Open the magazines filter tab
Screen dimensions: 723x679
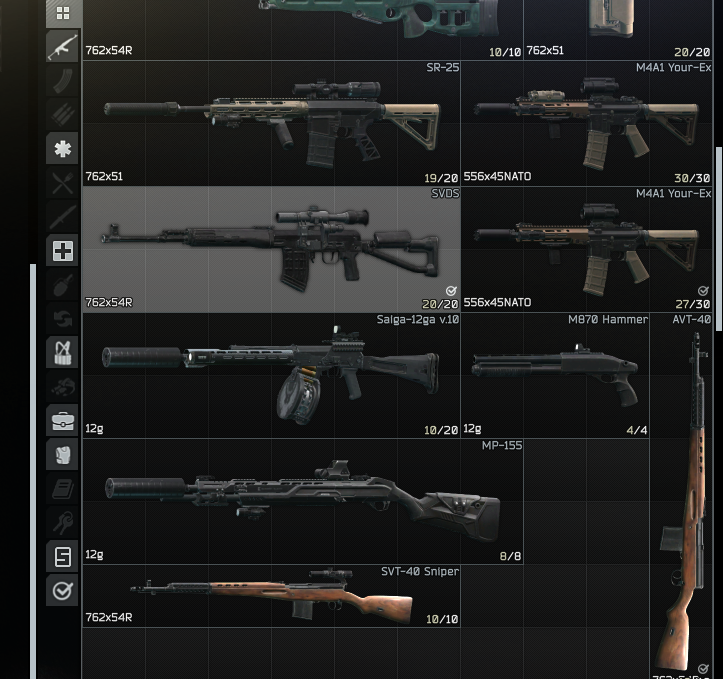[x=62, y=81]
